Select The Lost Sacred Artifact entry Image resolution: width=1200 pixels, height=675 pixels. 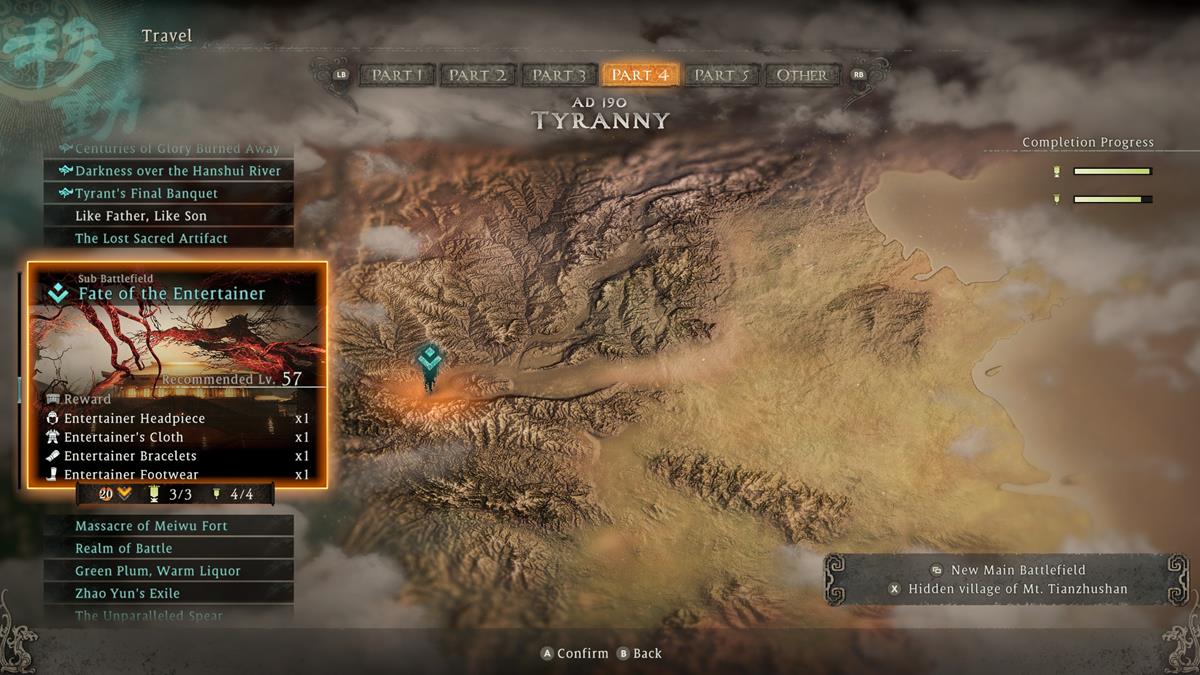[168, 238]
